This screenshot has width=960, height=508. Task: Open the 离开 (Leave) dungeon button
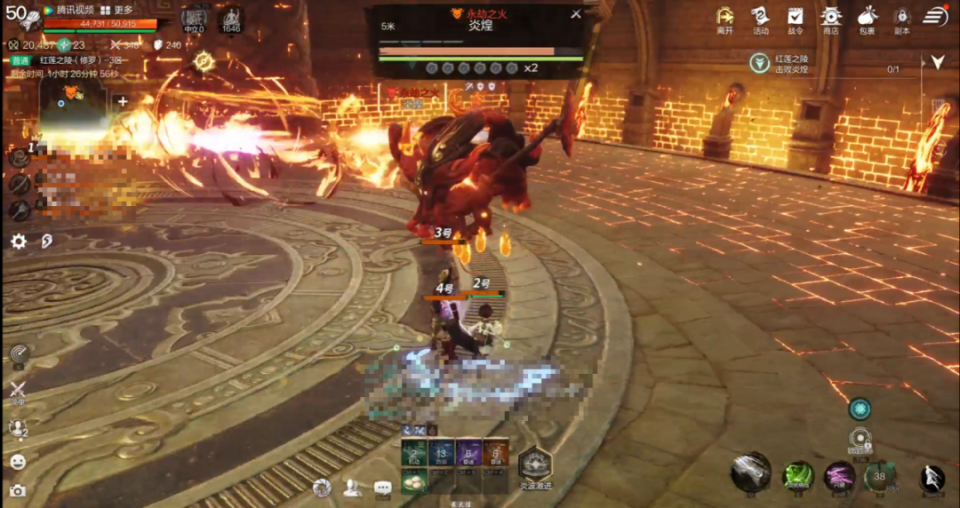click(x=725, y=19)
